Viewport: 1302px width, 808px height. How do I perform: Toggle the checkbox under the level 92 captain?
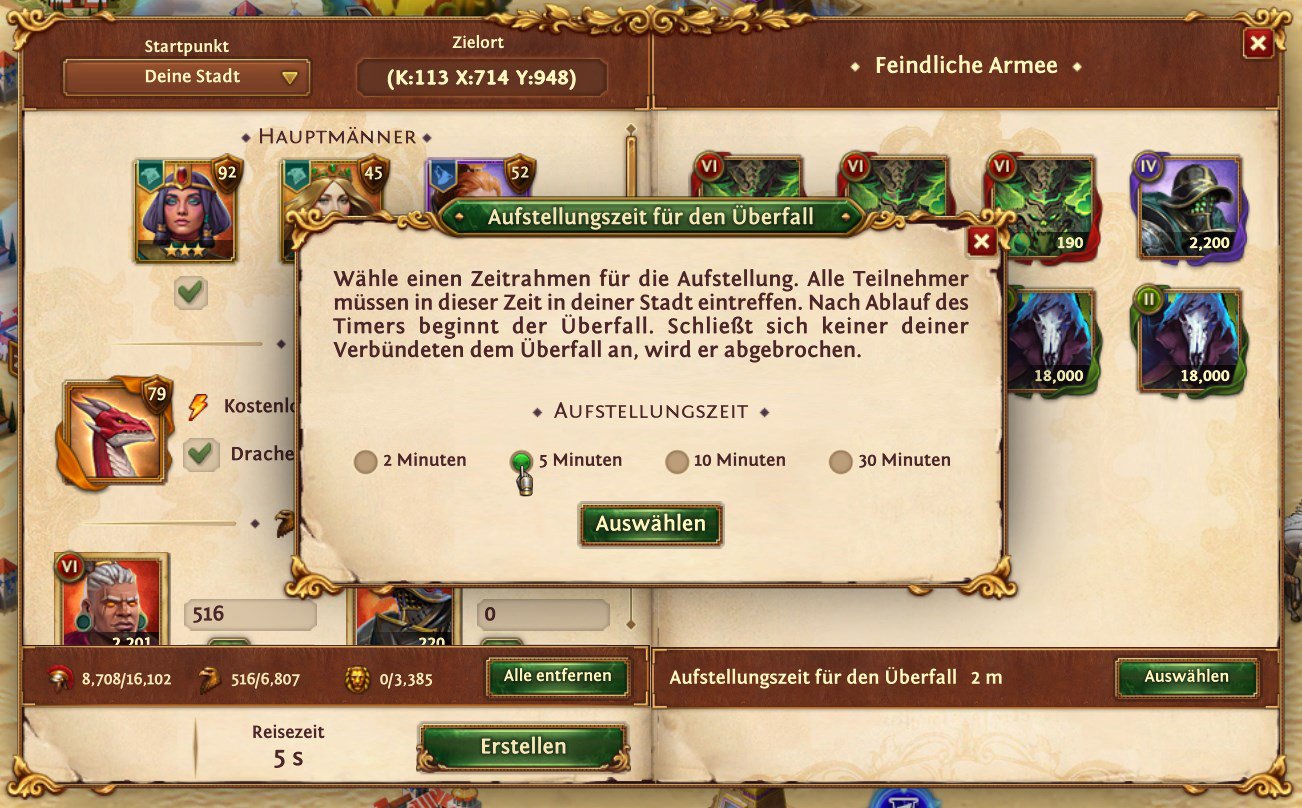tap(190, 293)
